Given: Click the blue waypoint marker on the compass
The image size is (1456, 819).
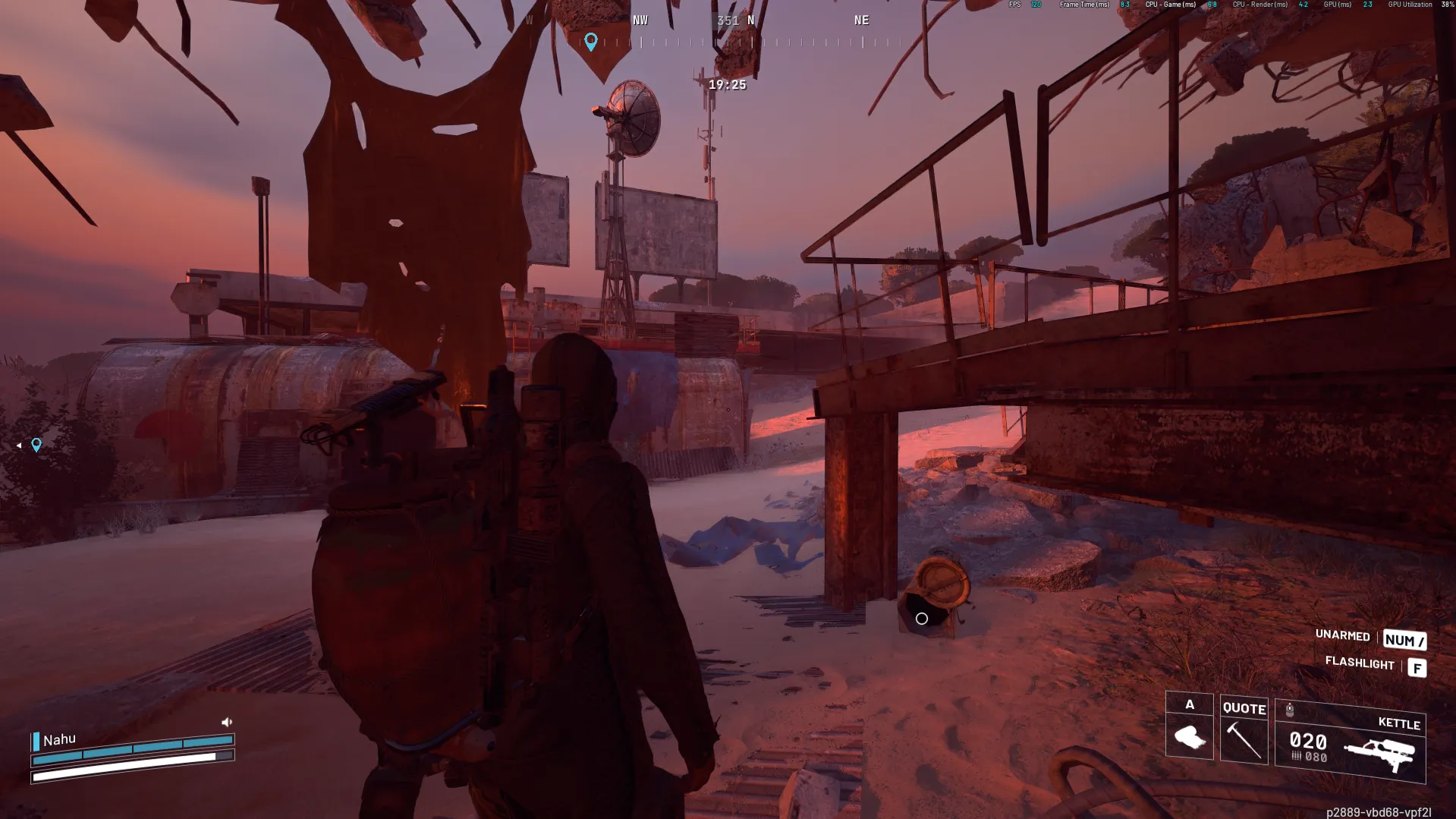Looking at the screenshot, I should click(591, 41).
